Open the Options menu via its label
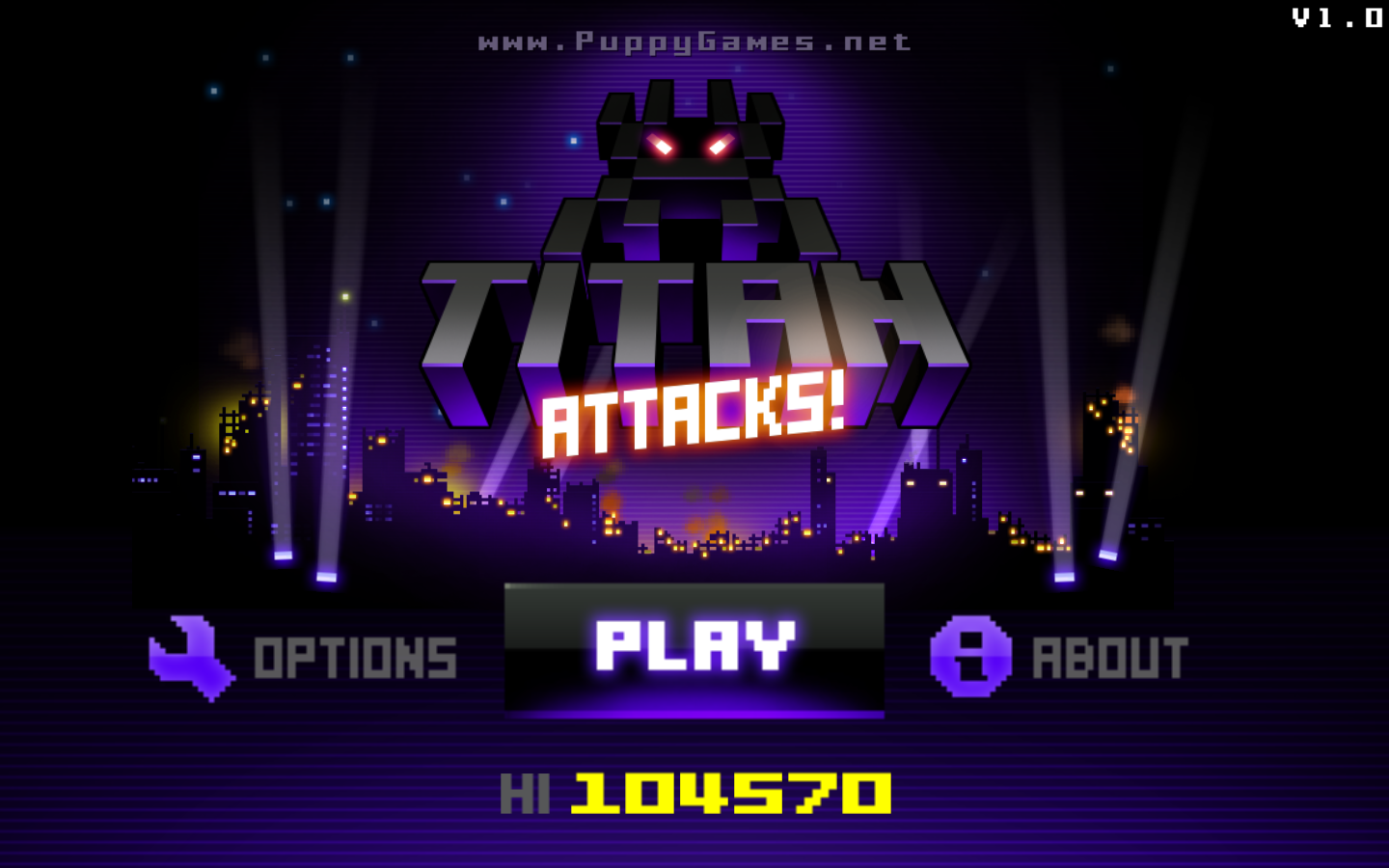Viewport: 1389px width, 868px height. point(355,656)
